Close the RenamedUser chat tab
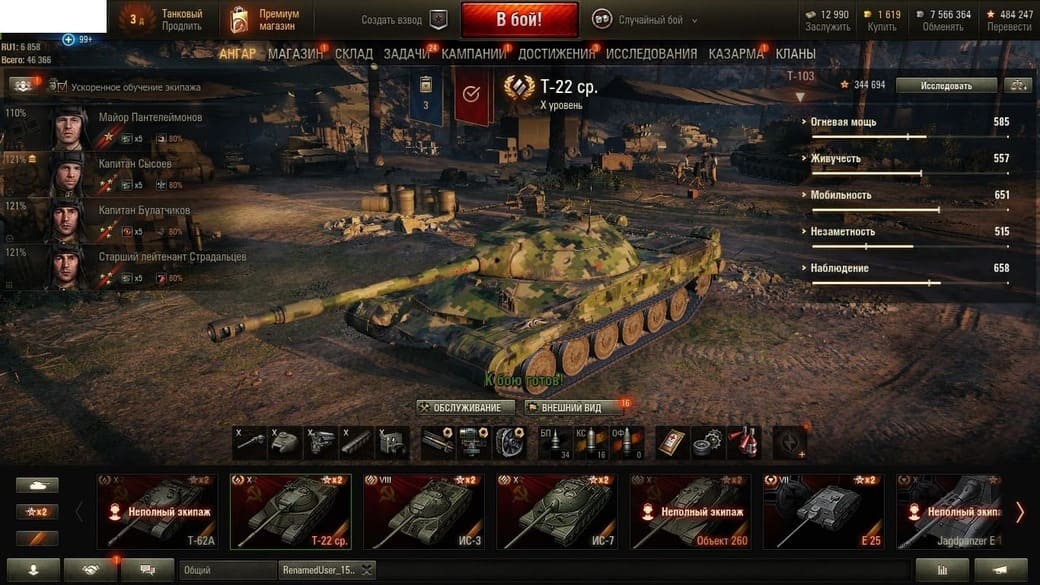 pyautogui.click(x=367, y=569)
